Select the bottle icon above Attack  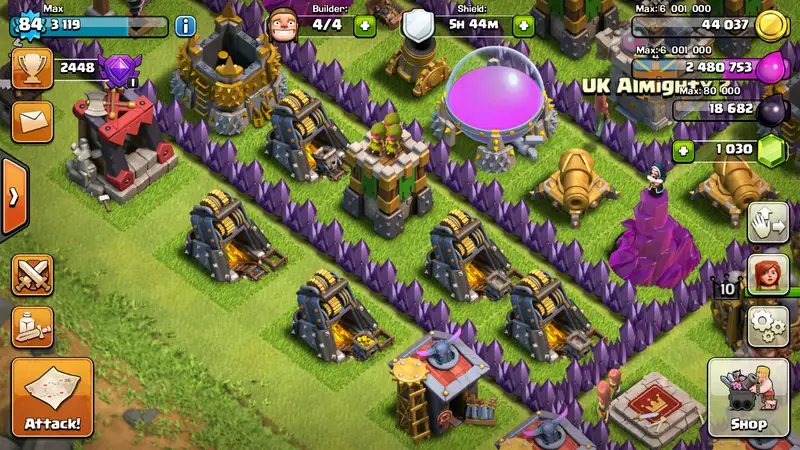(32, 326)
